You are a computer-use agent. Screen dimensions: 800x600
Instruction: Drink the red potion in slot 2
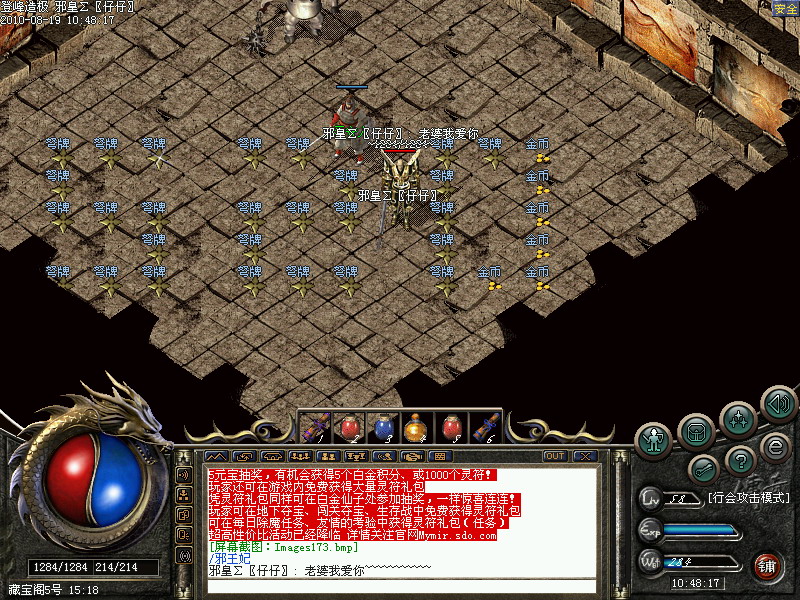click(x=348, y=427)
